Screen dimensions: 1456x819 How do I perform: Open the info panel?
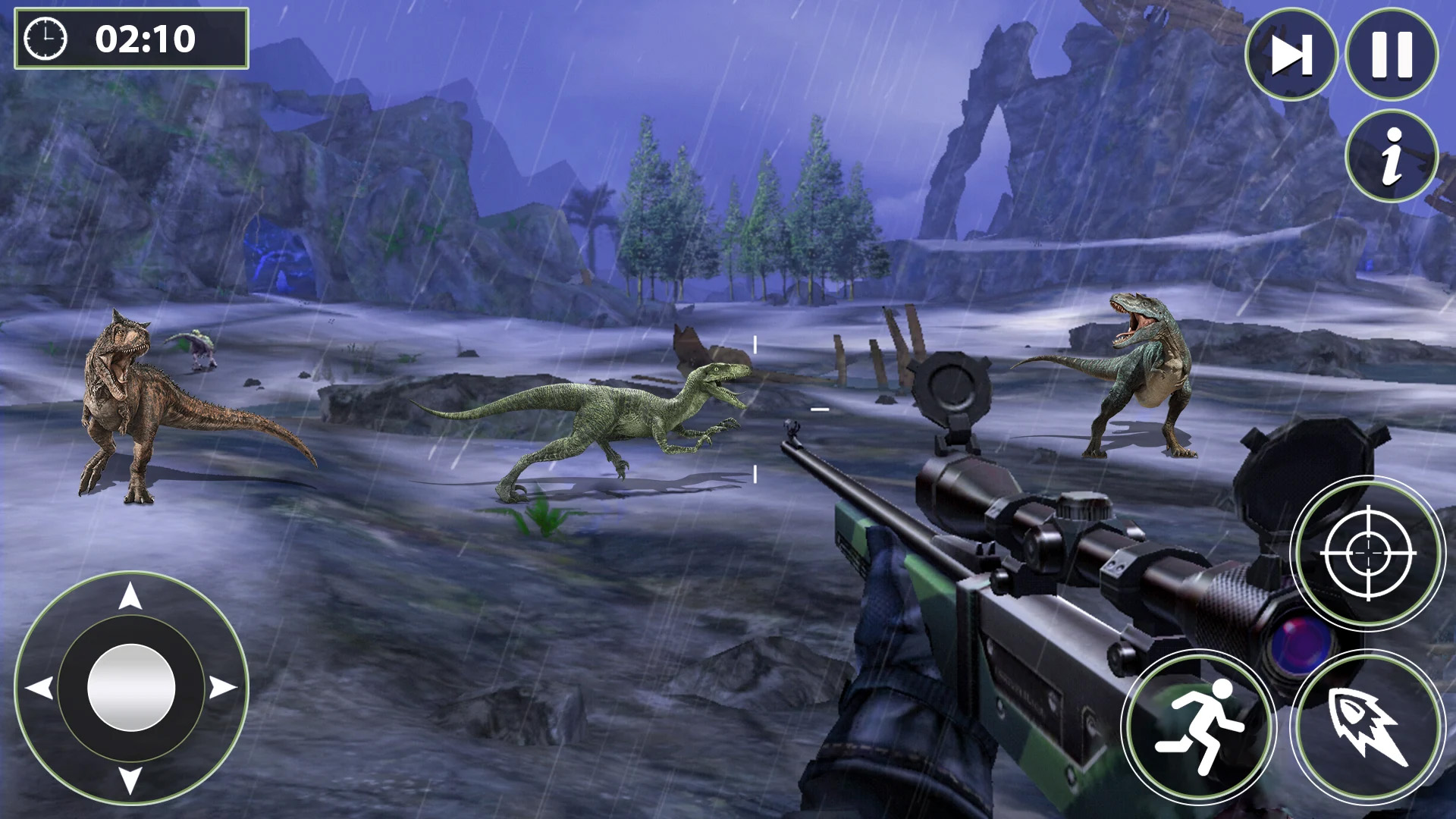tap(1392, 155)
